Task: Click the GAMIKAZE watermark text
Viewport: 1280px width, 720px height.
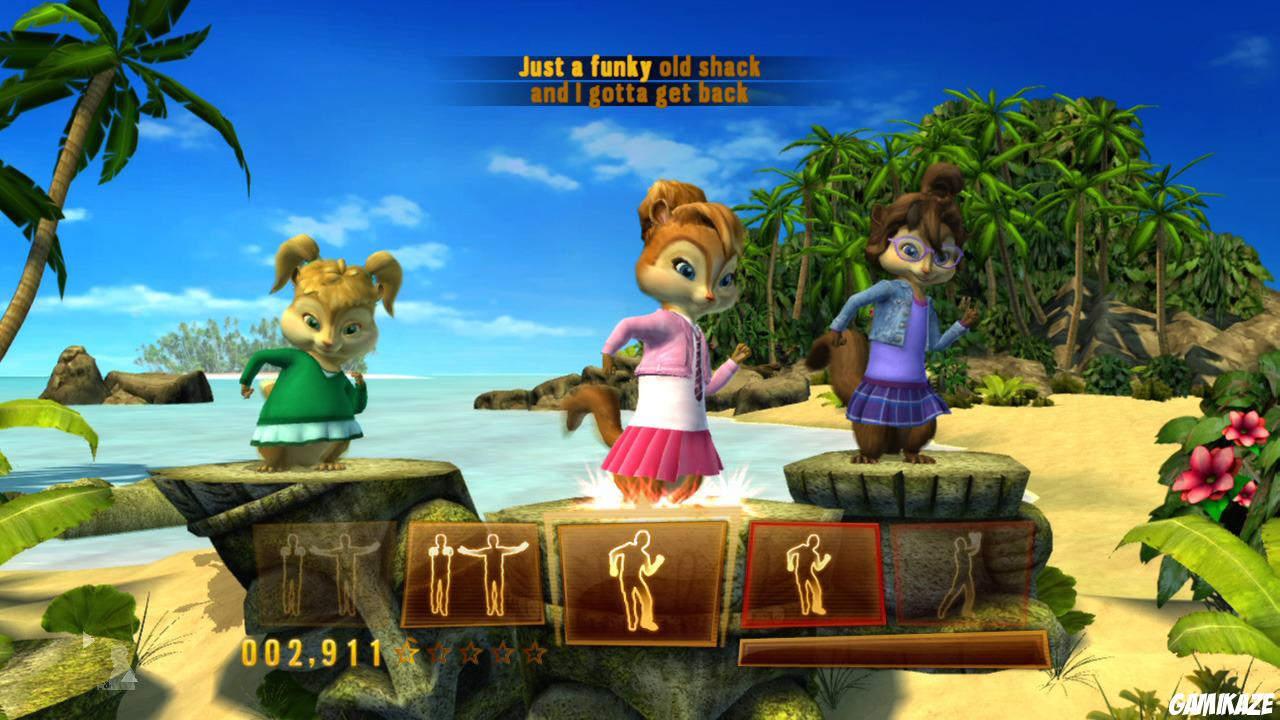Action: [1222, 704]
